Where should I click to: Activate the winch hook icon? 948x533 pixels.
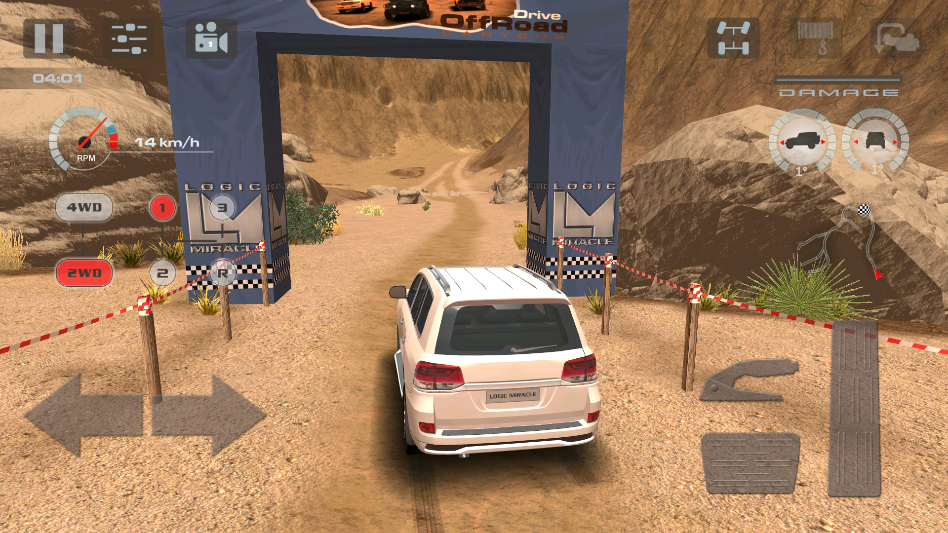(x=816, y=38)
